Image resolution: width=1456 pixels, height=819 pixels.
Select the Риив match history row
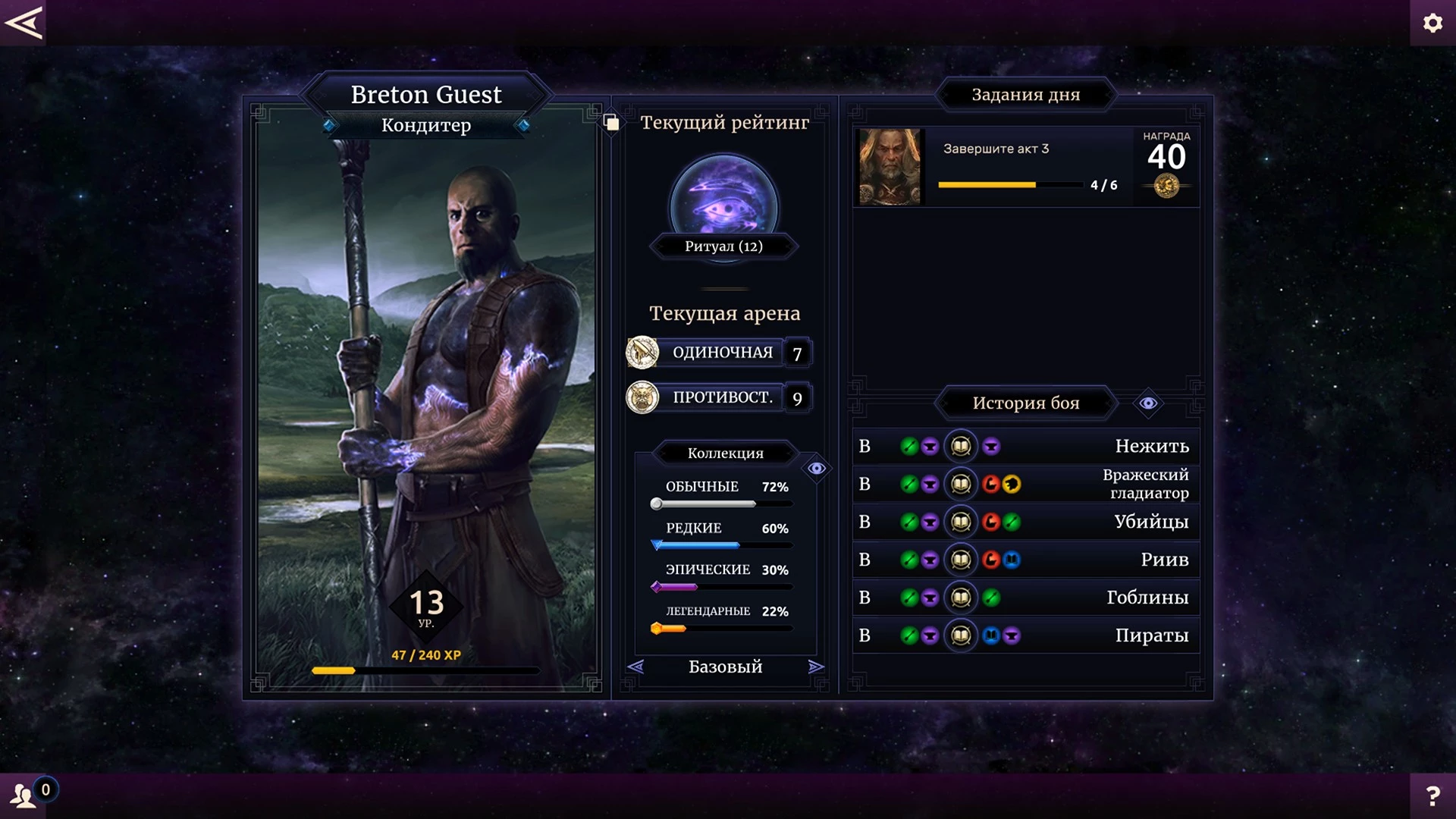(x=1025, y=560)
